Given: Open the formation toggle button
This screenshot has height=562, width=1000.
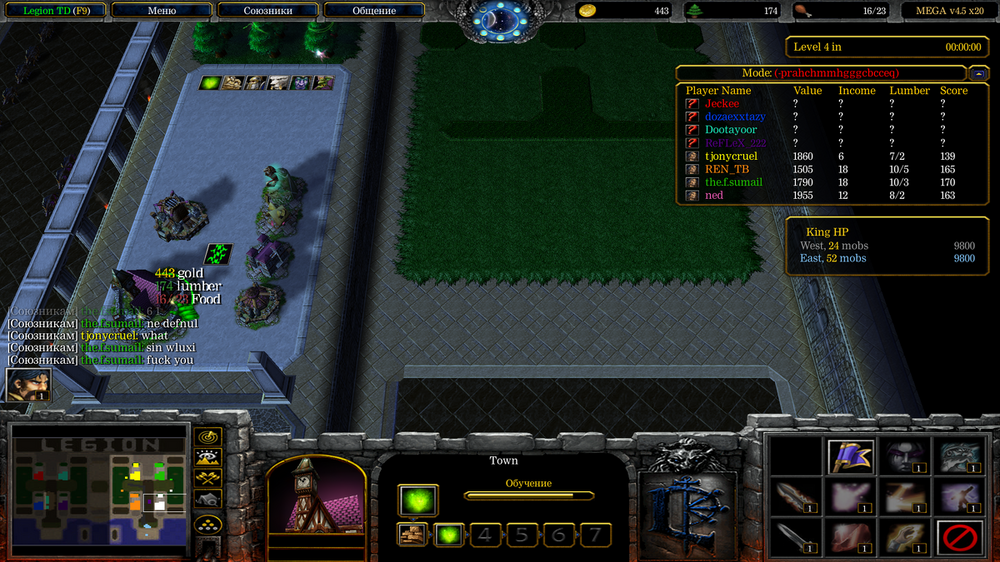Looking at the screenshot, I should point(208,523).
